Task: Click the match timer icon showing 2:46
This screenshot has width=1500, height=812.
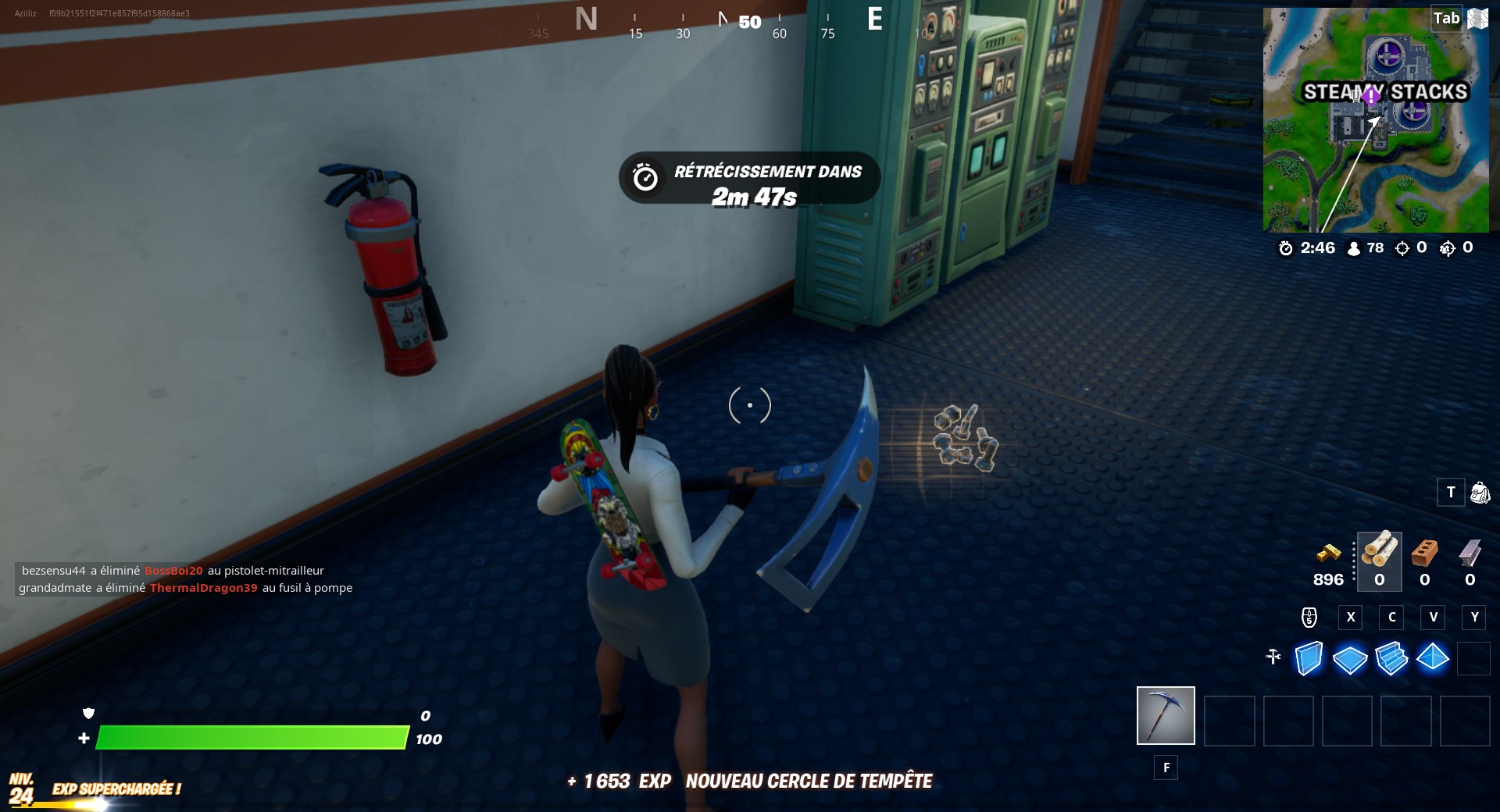Action: coord(1286,248)
